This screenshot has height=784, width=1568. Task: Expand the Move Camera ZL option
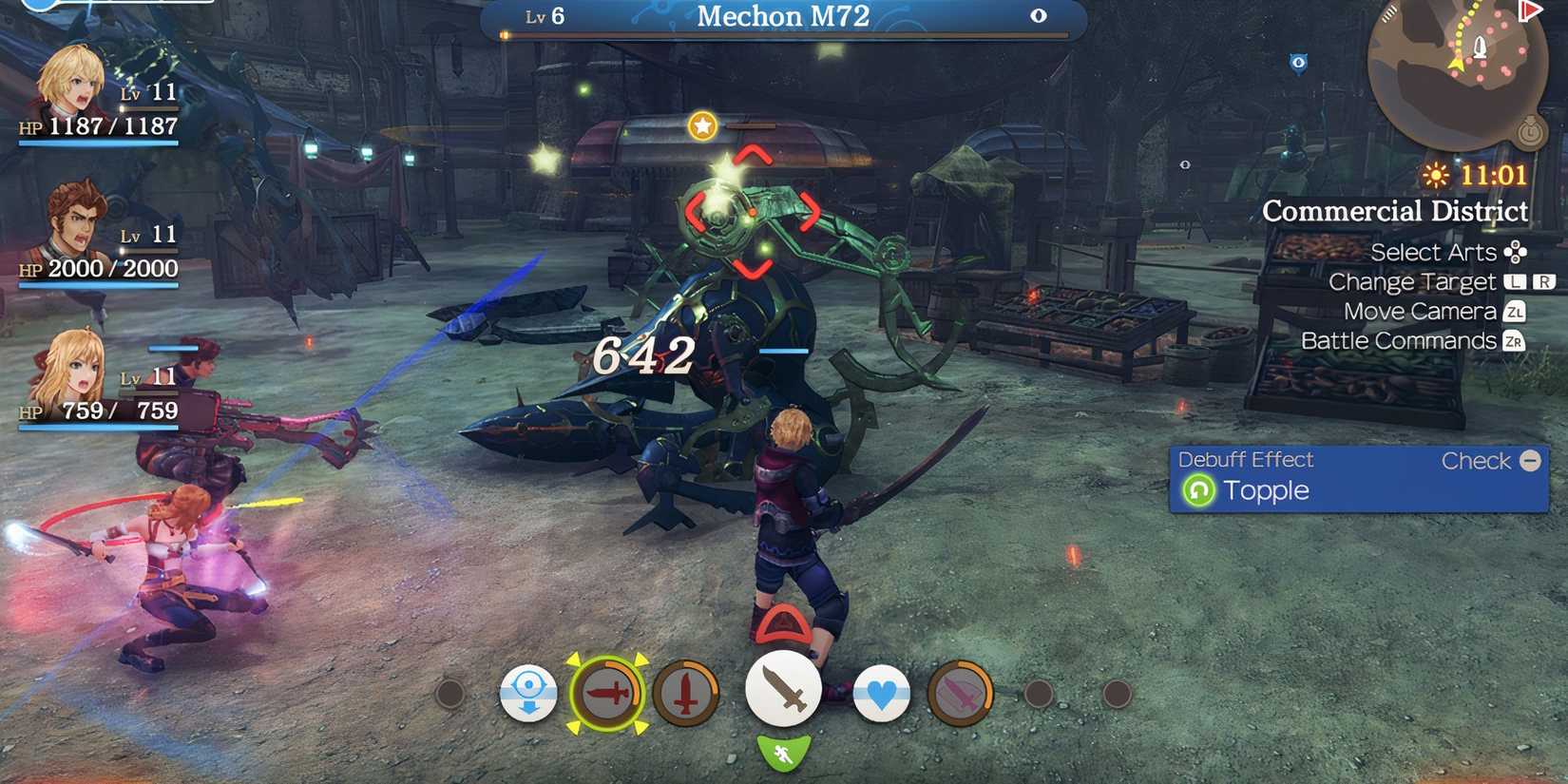[1433, 311]
